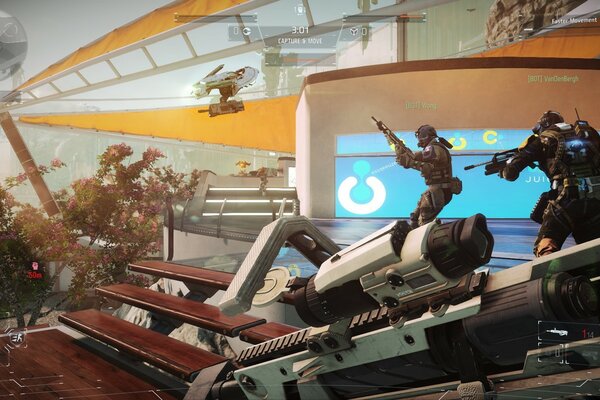Viewport: 600px width, 400px height.
Task: Click the right team's cube score icon
Action: tap(353, 31)
